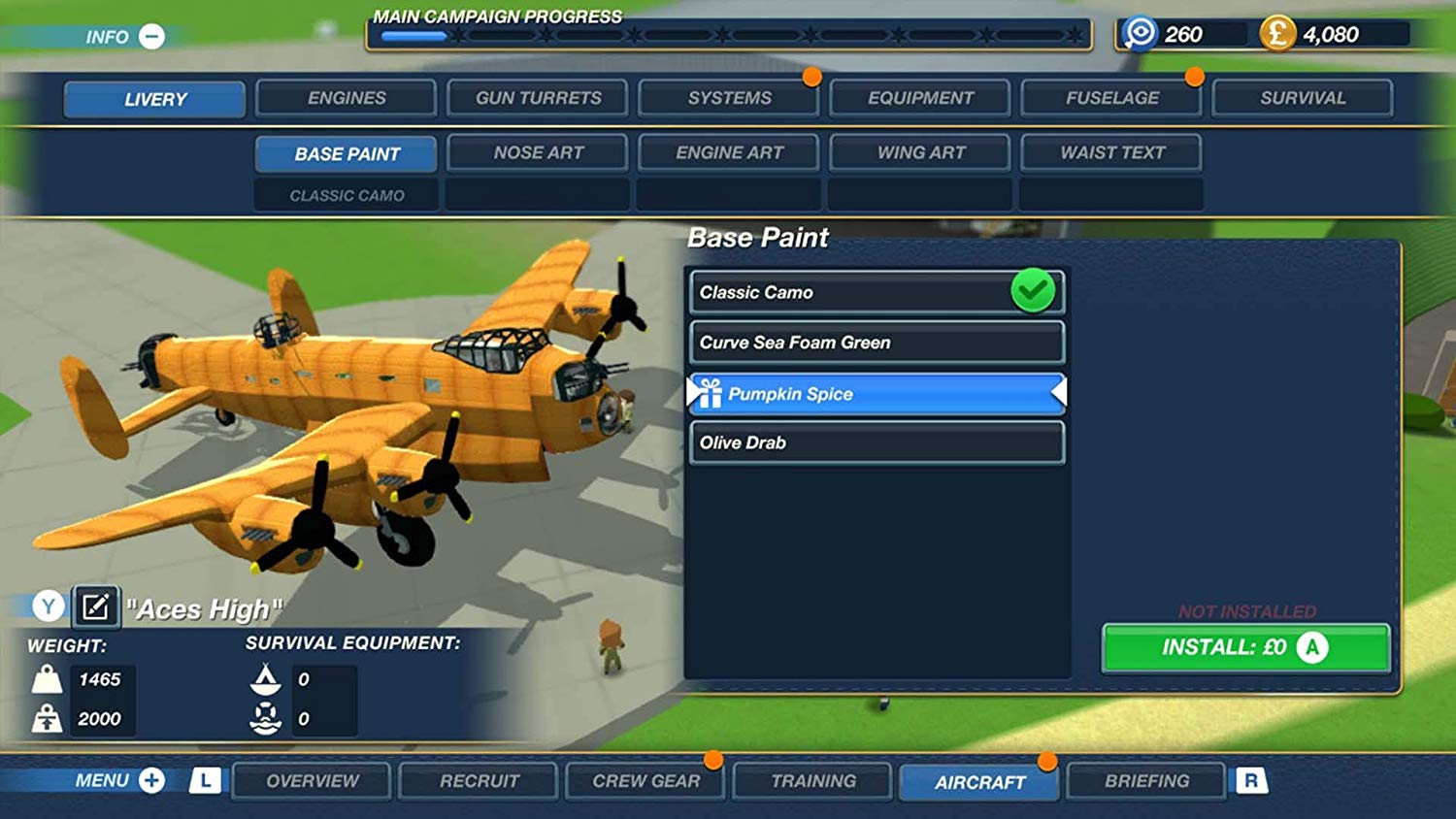
Task: Click the Main Campaign Progress bar
Action: tap(728, 37)
